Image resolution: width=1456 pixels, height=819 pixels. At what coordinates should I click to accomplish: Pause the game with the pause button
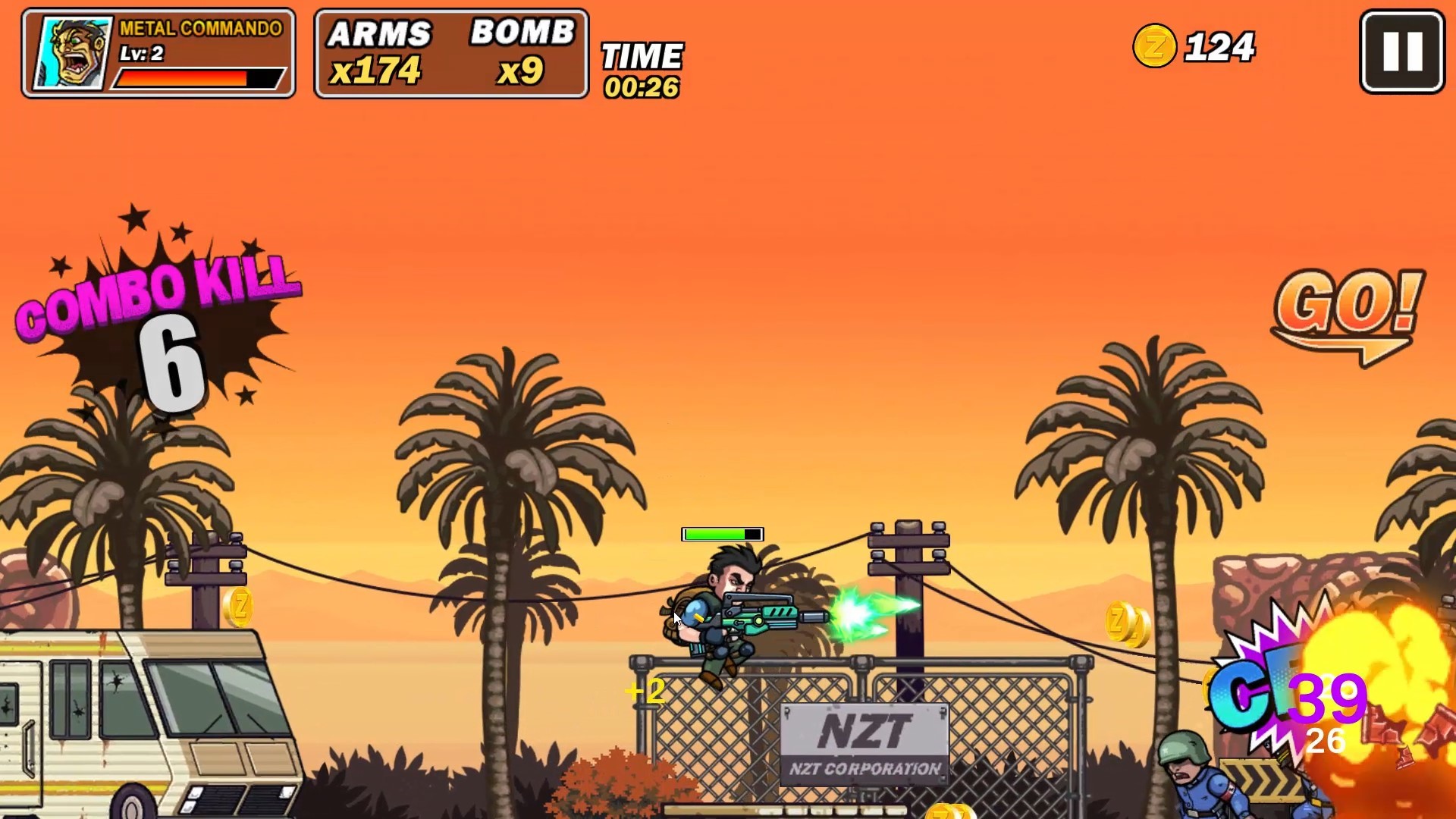(x=1399, y=50)
